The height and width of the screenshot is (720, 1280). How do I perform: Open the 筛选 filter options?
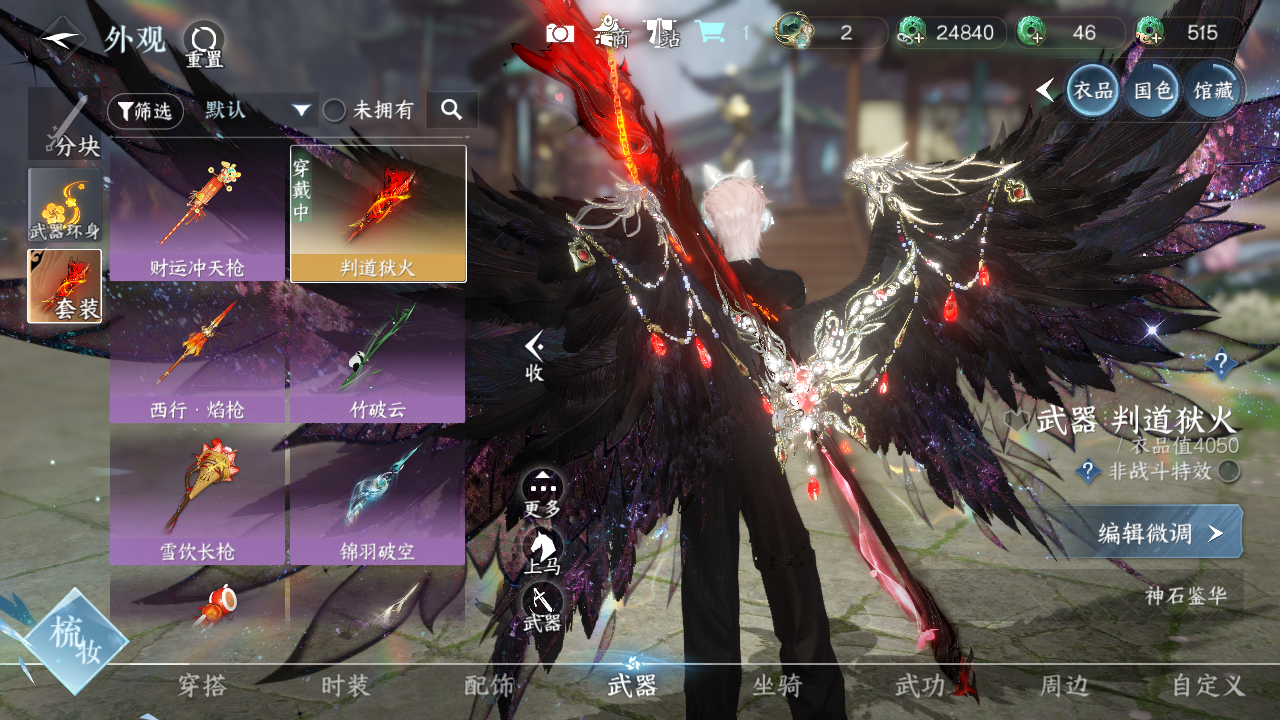145,111
